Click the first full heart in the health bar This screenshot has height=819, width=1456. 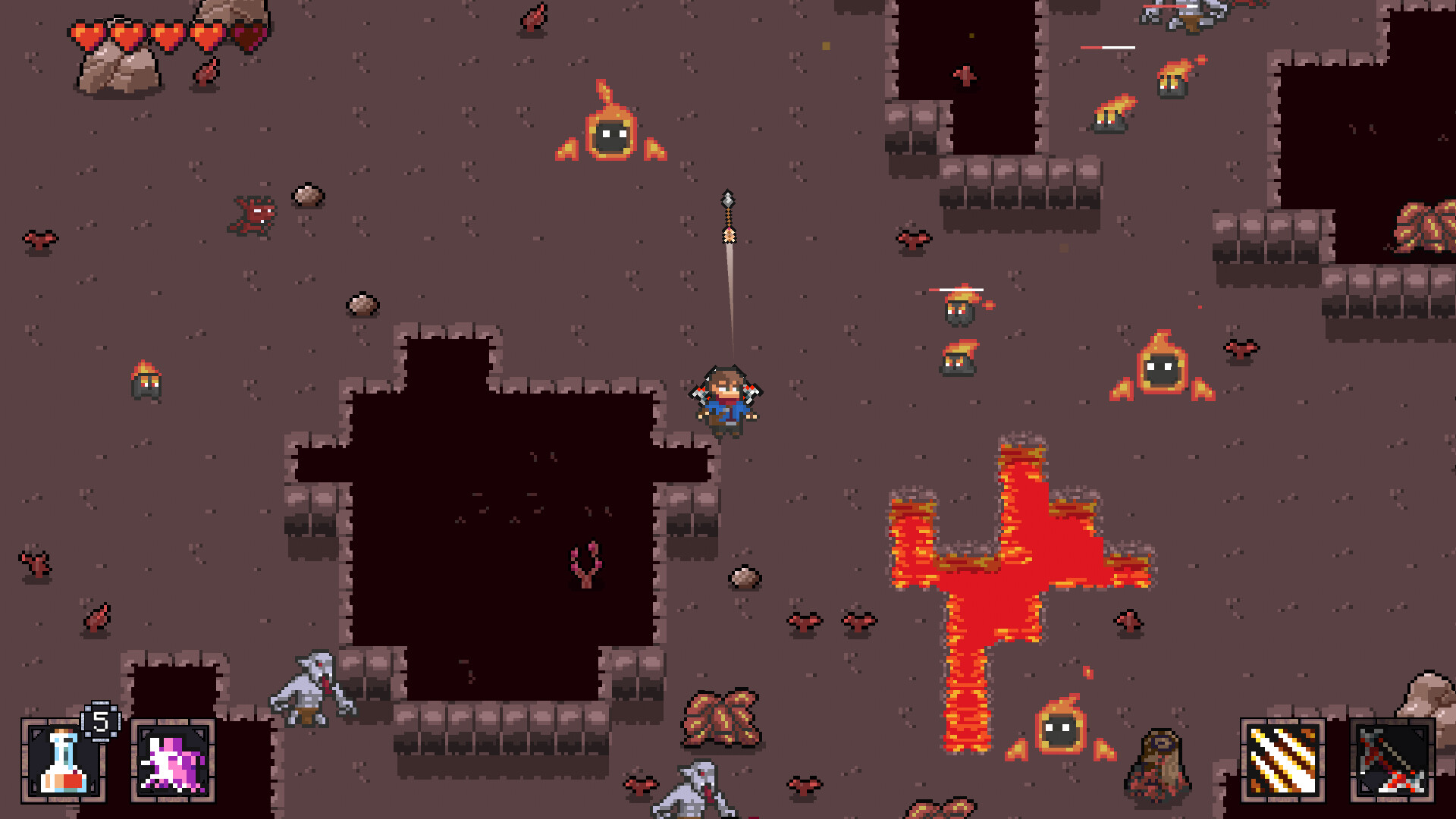pos(87,32)
